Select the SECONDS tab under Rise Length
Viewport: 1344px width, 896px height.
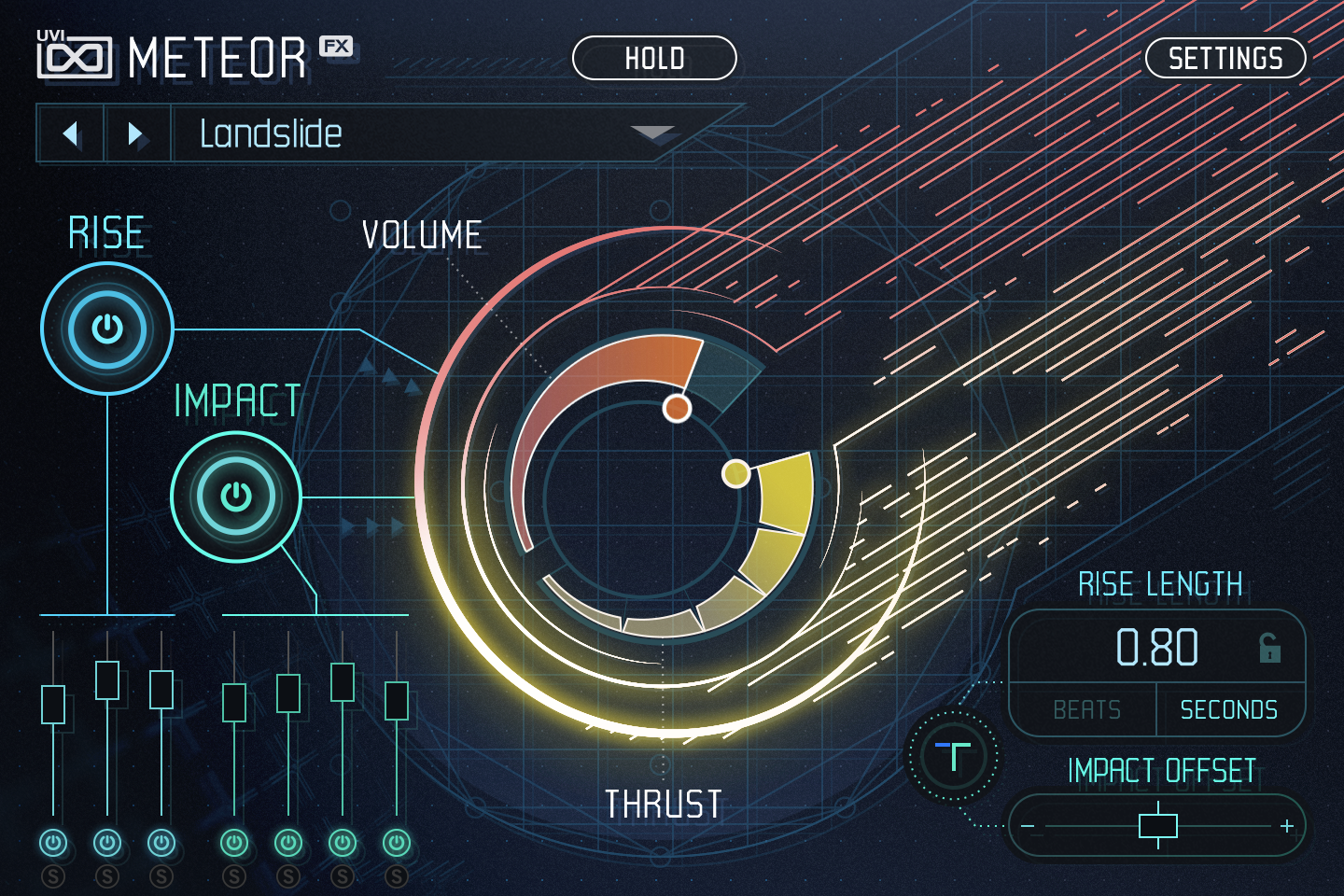(x=1231, y=710)
